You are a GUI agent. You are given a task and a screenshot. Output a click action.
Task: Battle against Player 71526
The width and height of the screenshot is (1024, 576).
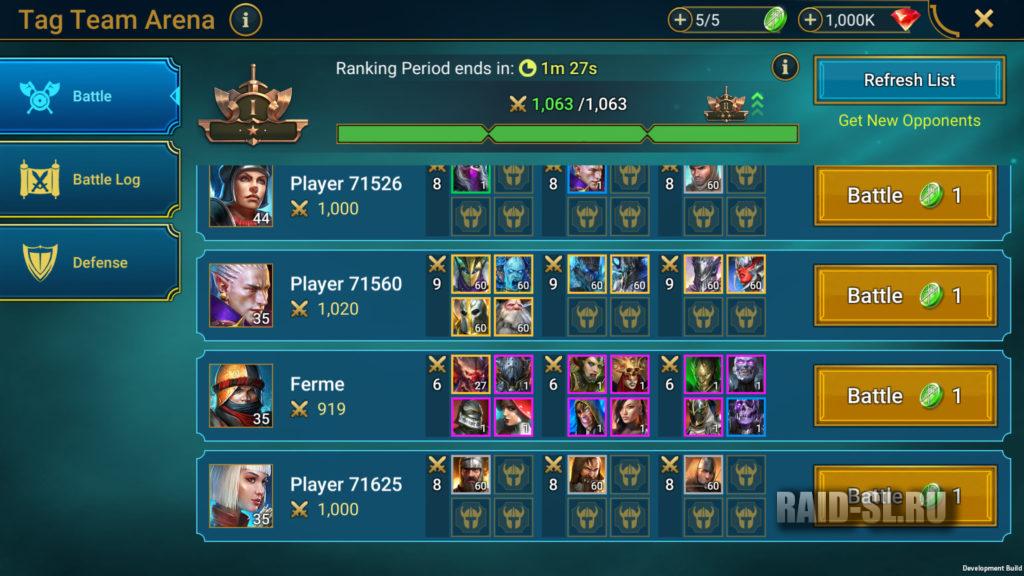point(905,196)
